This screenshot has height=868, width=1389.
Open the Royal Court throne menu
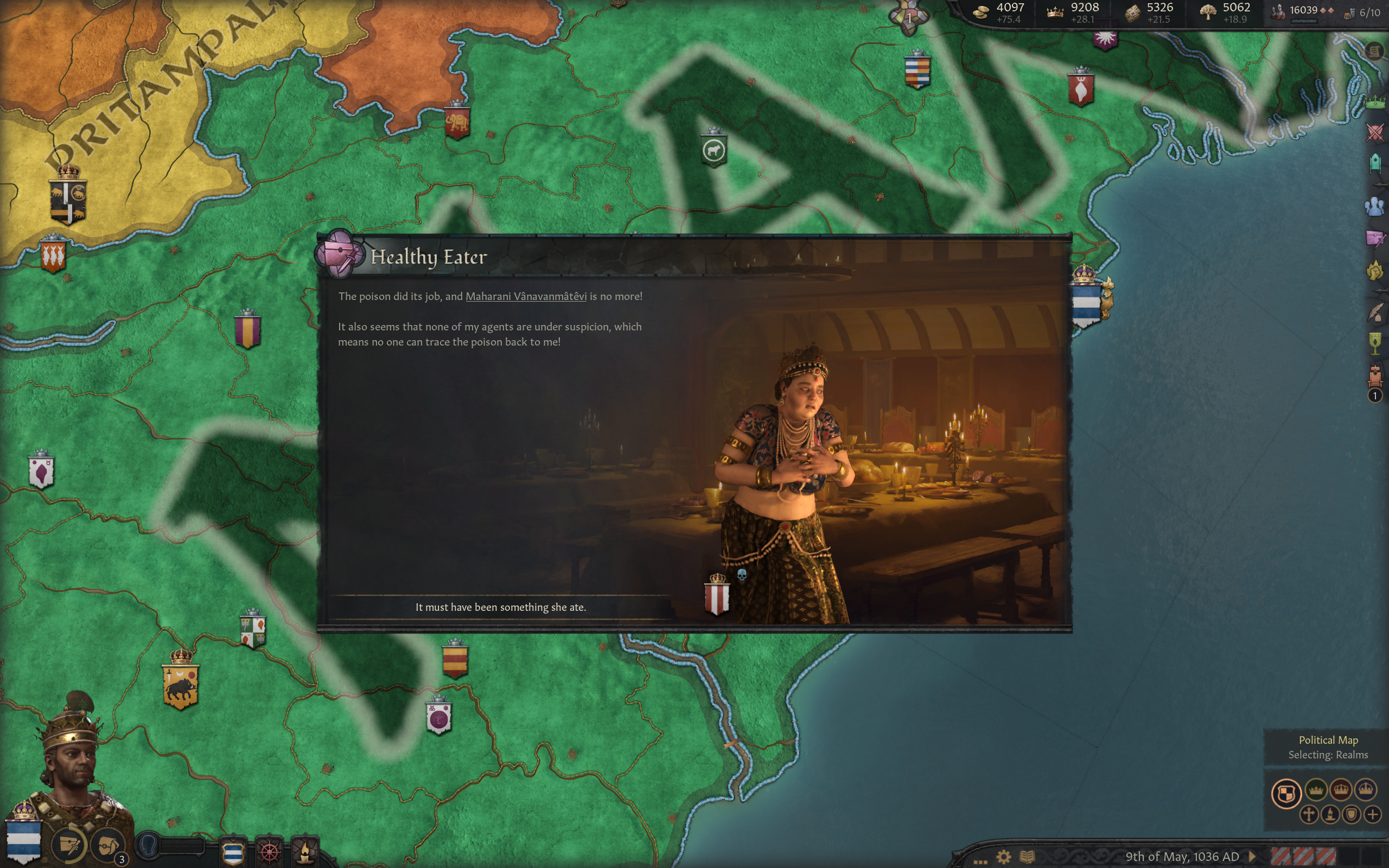pos(1375,376)
